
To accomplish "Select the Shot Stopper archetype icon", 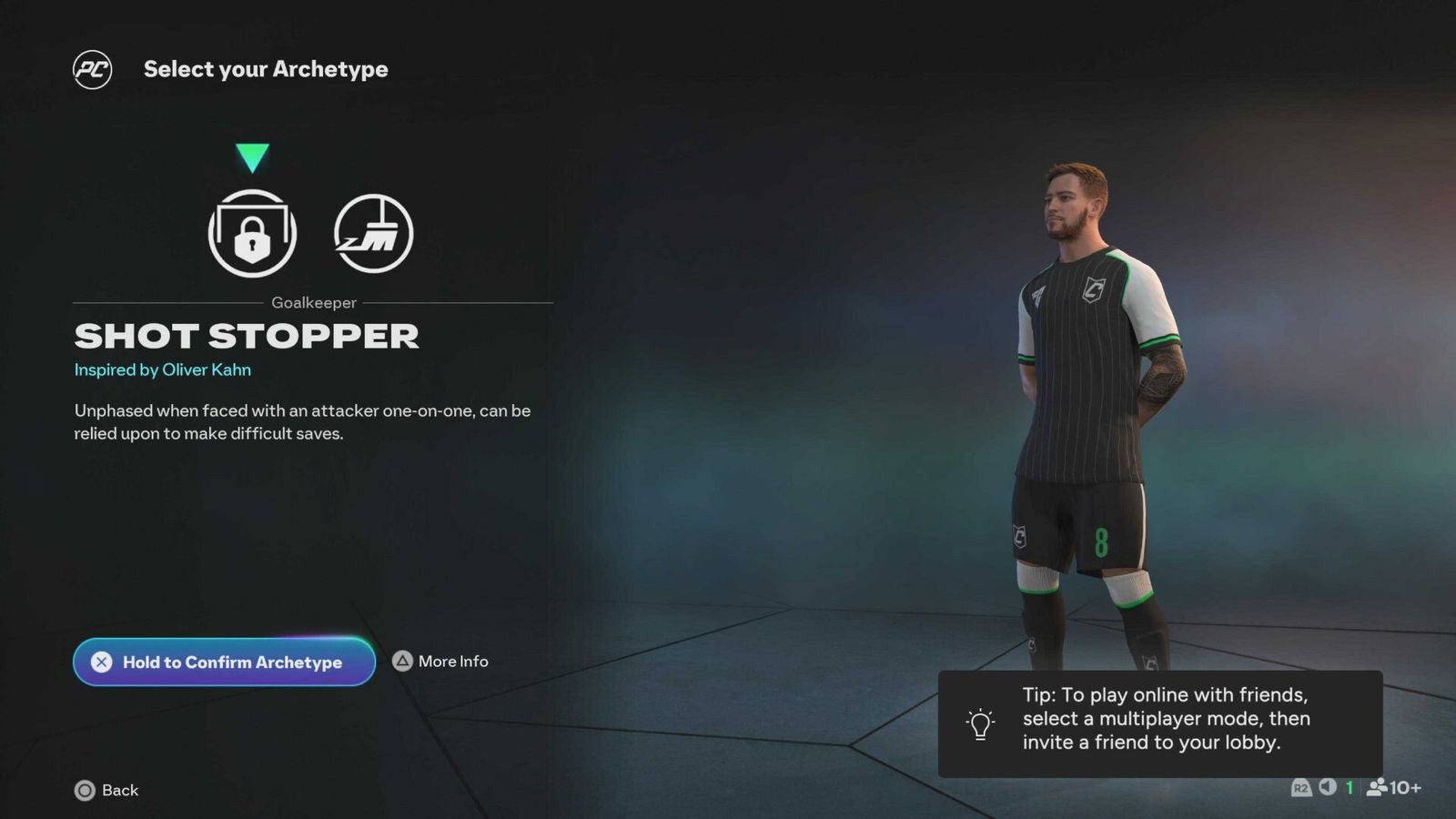I will (x=252, y=234).
